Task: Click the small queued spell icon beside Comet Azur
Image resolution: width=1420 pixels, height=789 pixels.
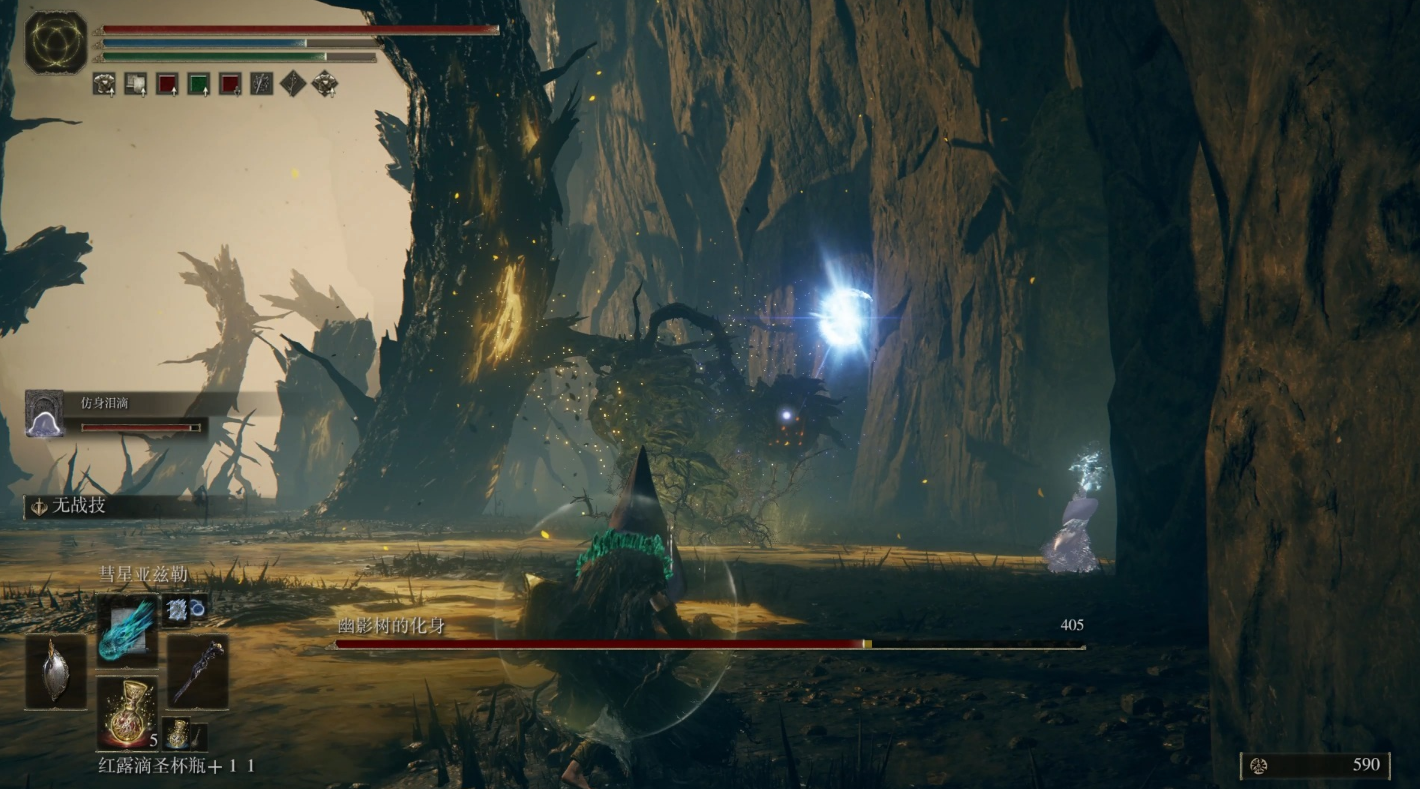Action: [178, 608]
